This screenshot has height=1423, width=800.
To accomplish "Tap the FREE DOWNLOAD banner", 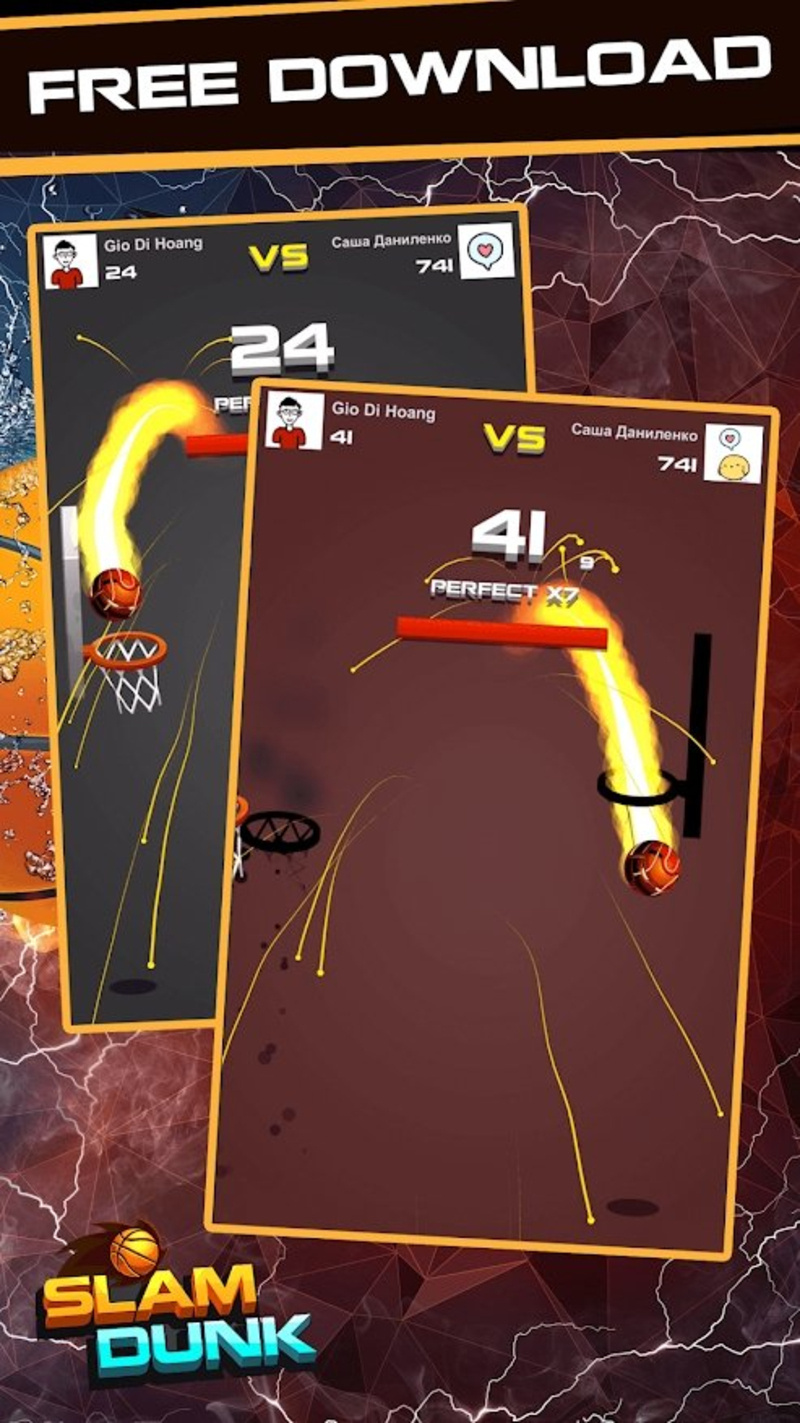I will pyautogui.click(x=400, y=74).
